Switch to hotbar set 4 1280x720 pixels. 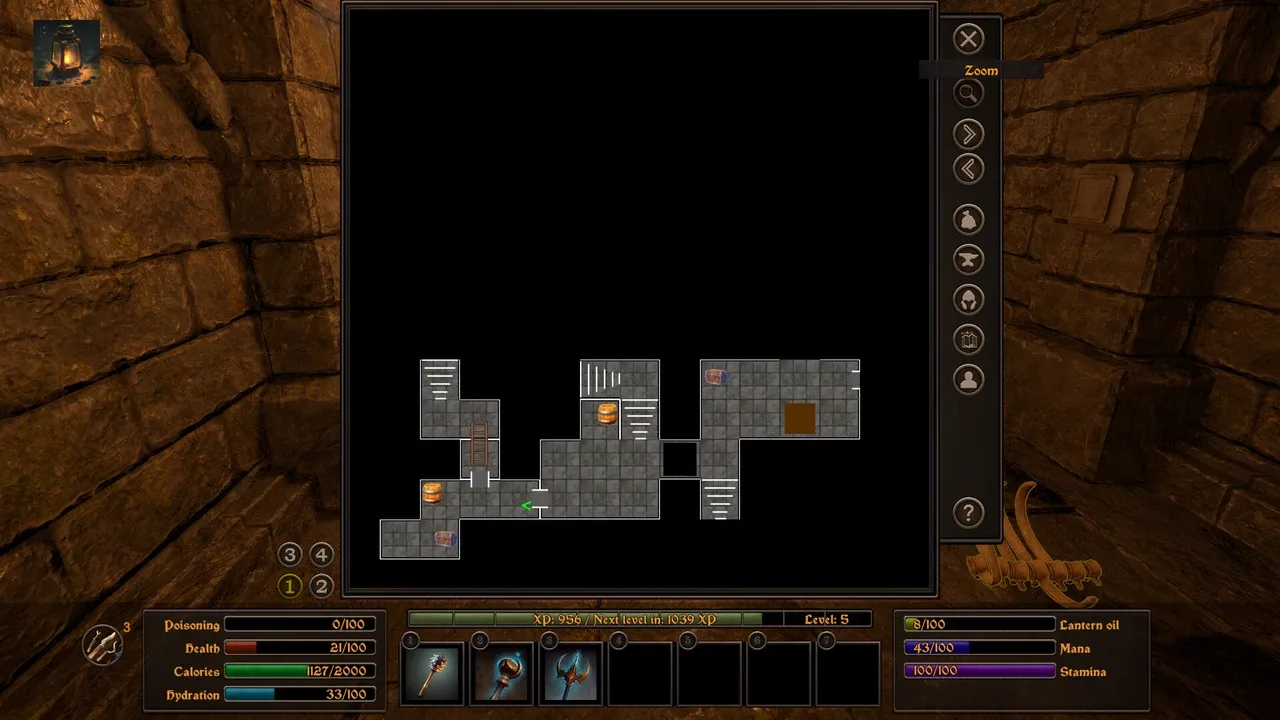321,555
